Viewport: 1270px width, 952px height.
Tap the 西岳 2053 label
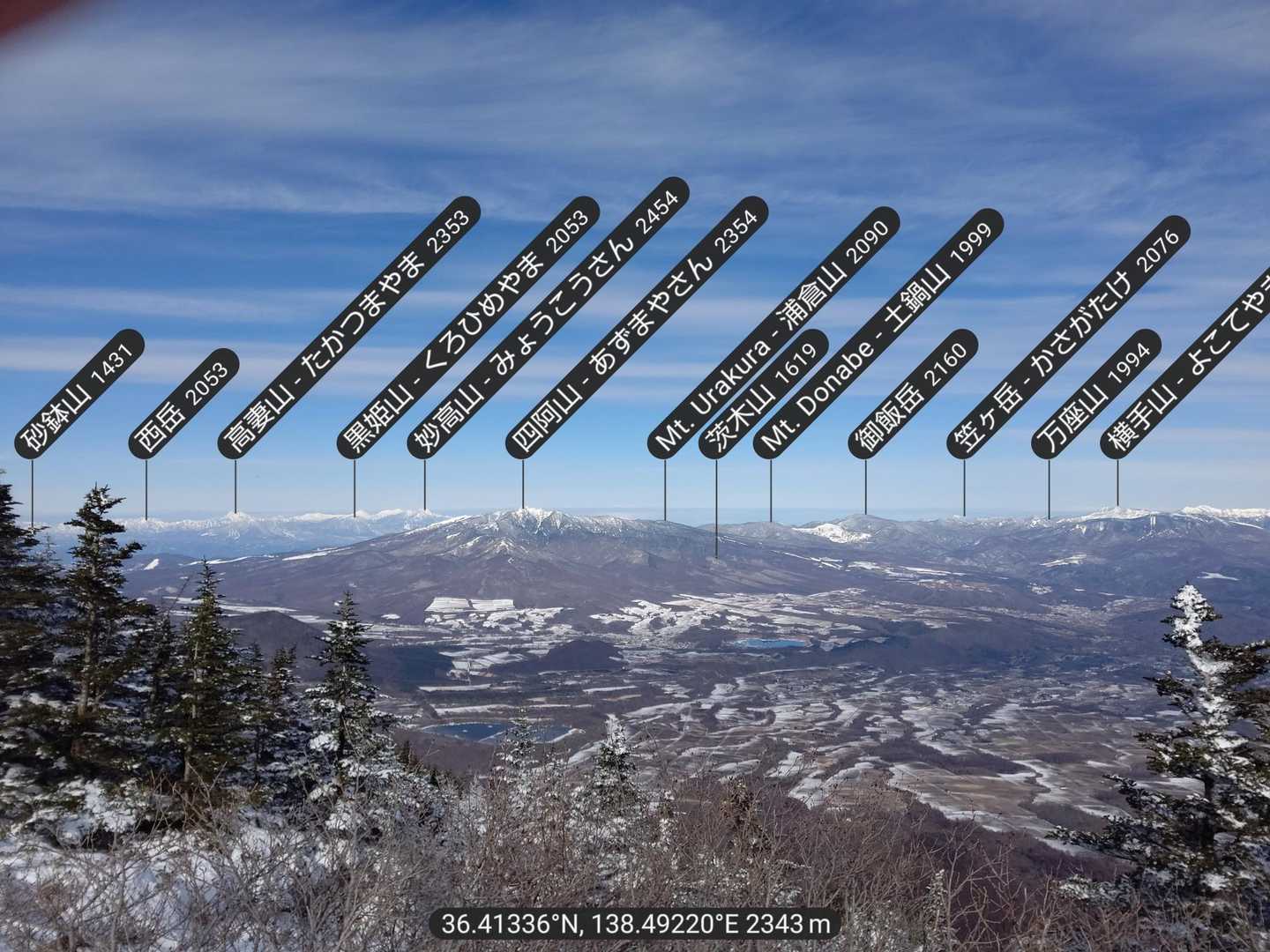click(184, 404)
